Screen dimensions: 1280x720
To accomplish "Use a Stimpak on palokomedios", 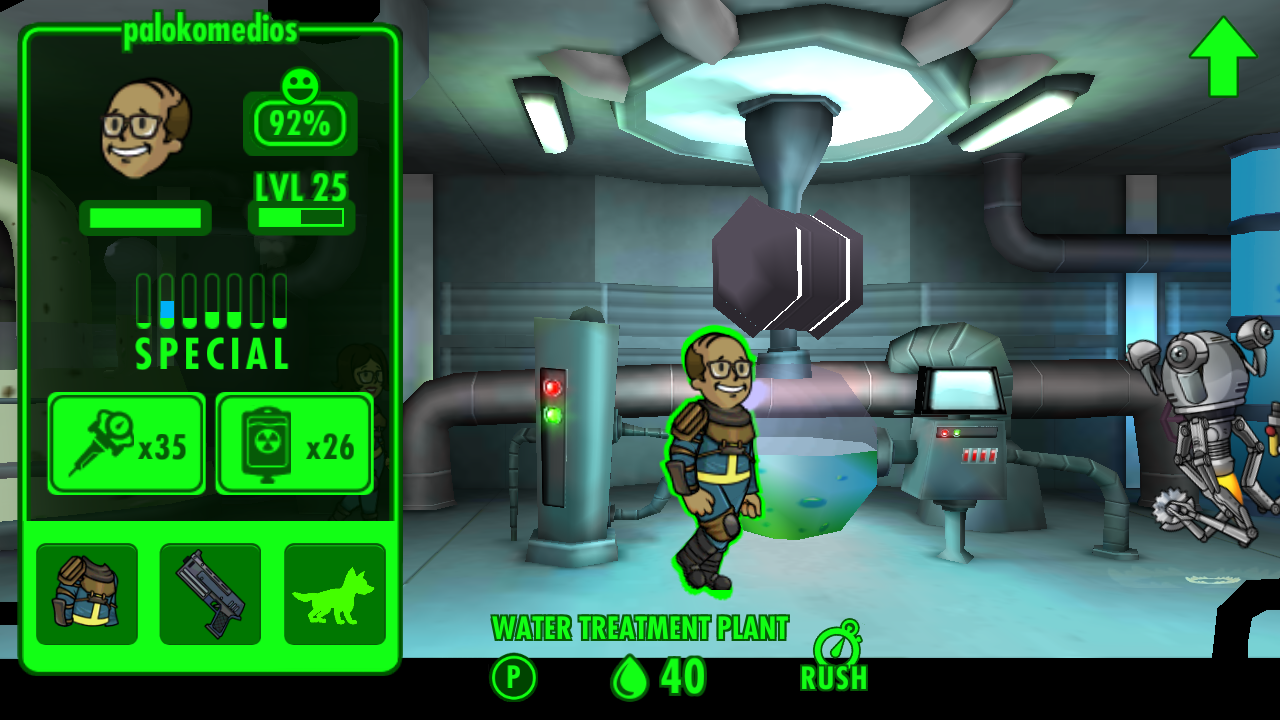I will point(127,443).
